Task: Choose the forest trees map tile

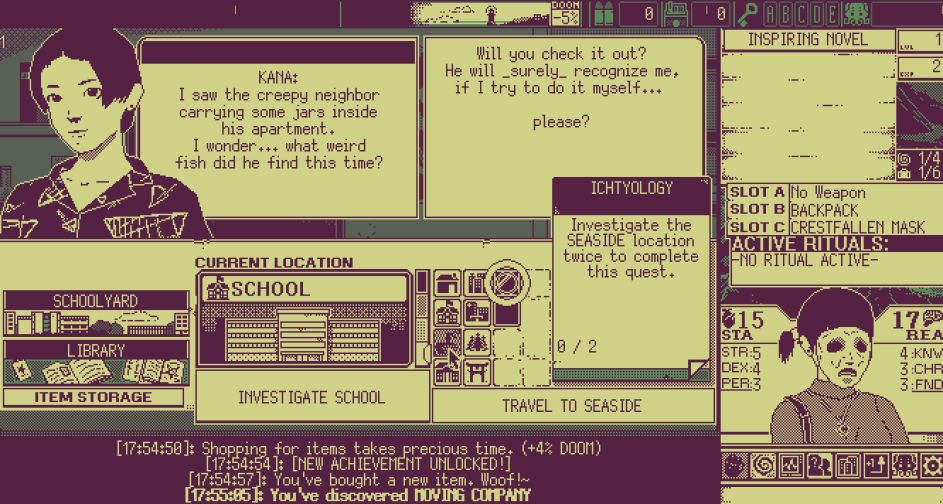Action: [476, 343]
